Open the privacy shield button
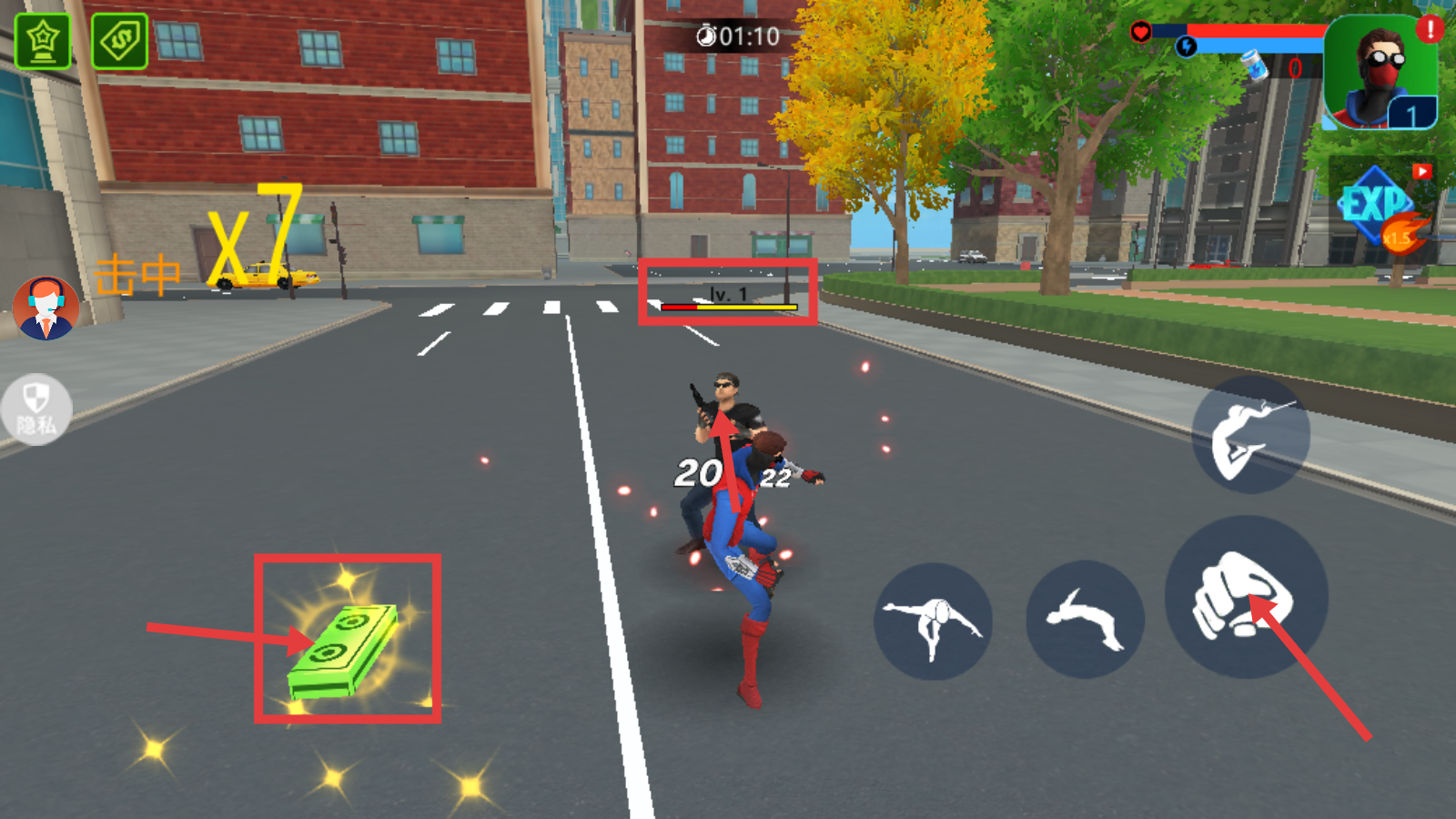This screenshot has width=1456, height=819. click(35, 409)
